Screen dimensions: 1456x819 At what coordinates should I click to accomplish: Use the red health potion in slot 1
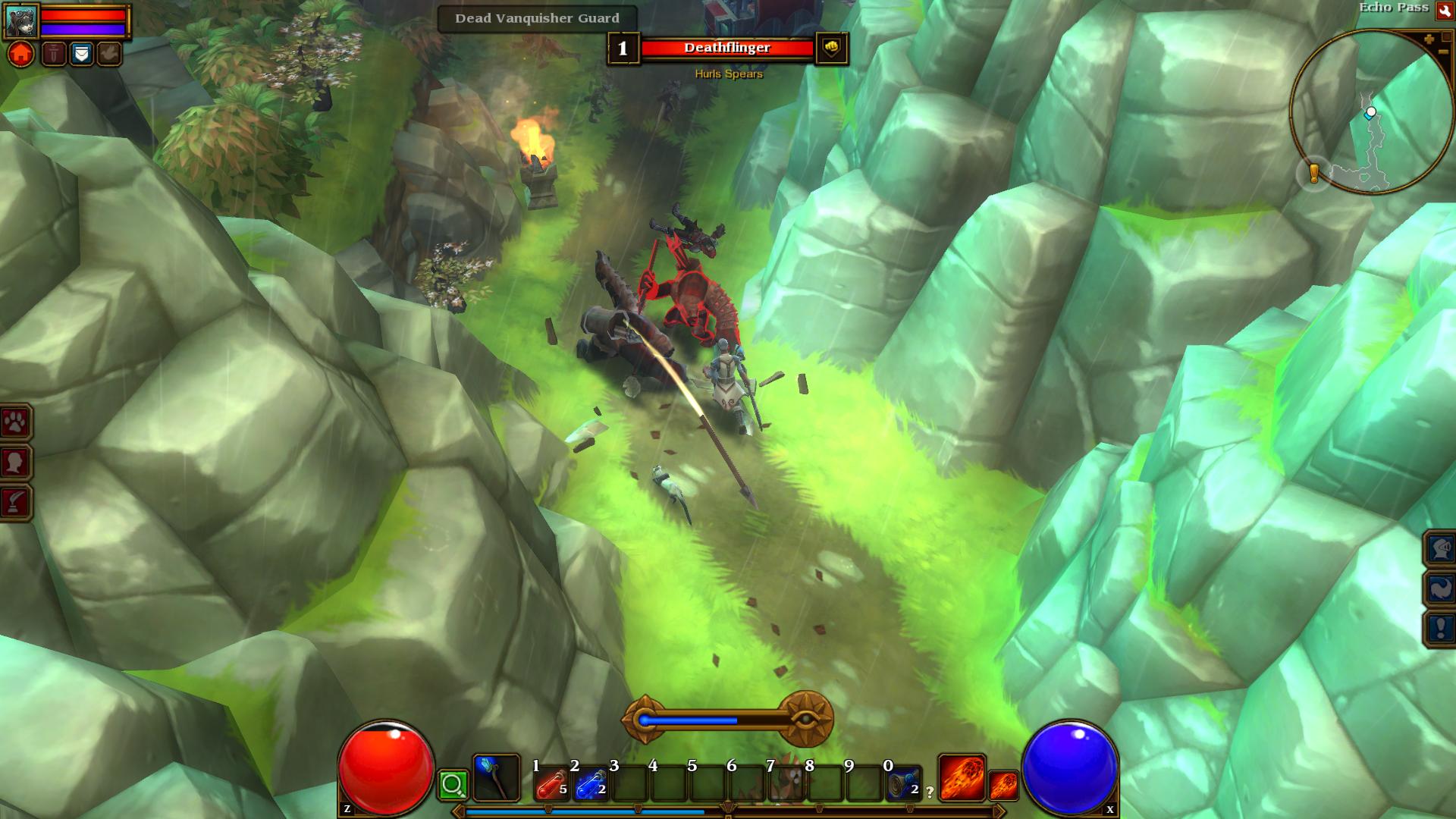point(551,783)
